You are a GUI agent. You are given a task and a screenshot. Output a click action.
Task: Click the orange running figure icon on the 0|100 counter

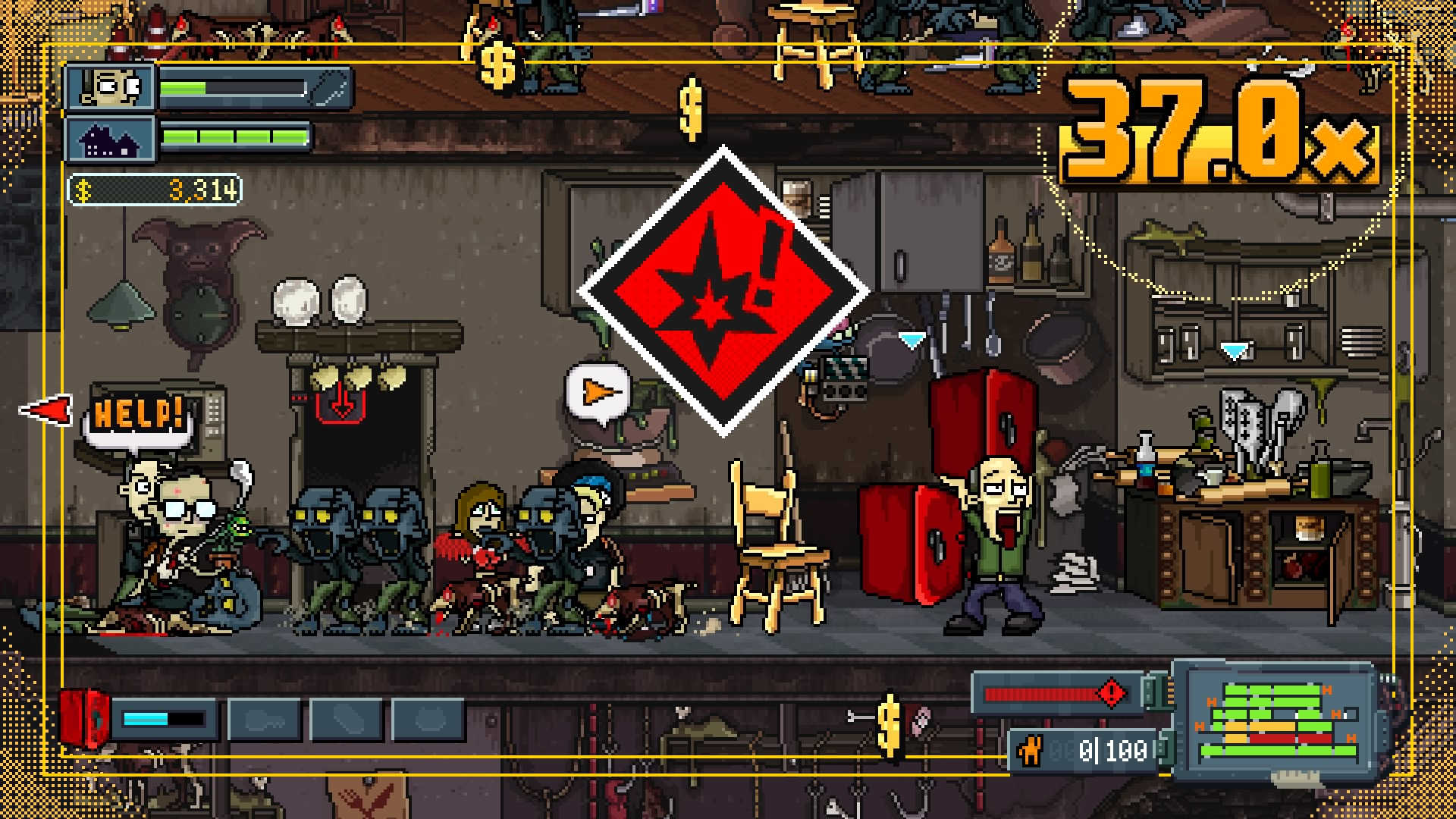1031,749
